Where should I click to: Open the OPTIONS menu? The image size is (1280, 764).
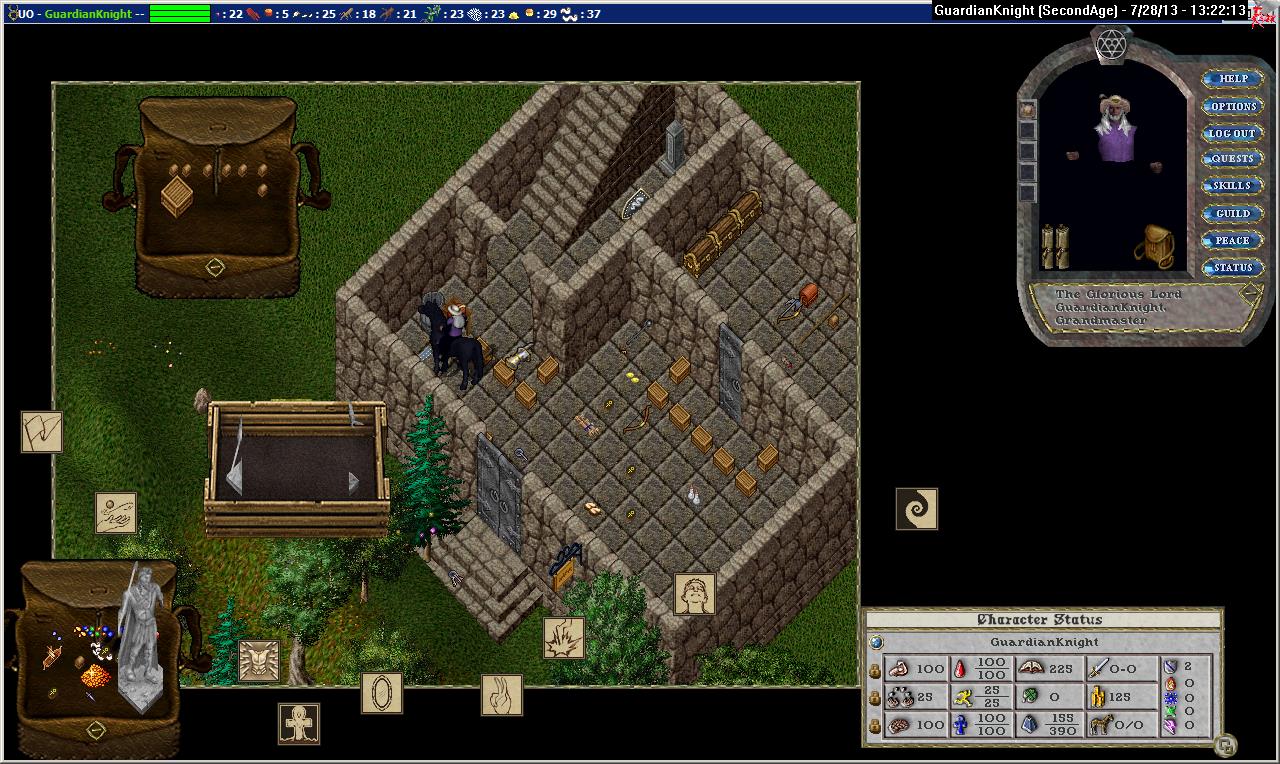pyautogui.click(x=1232, y=106)
